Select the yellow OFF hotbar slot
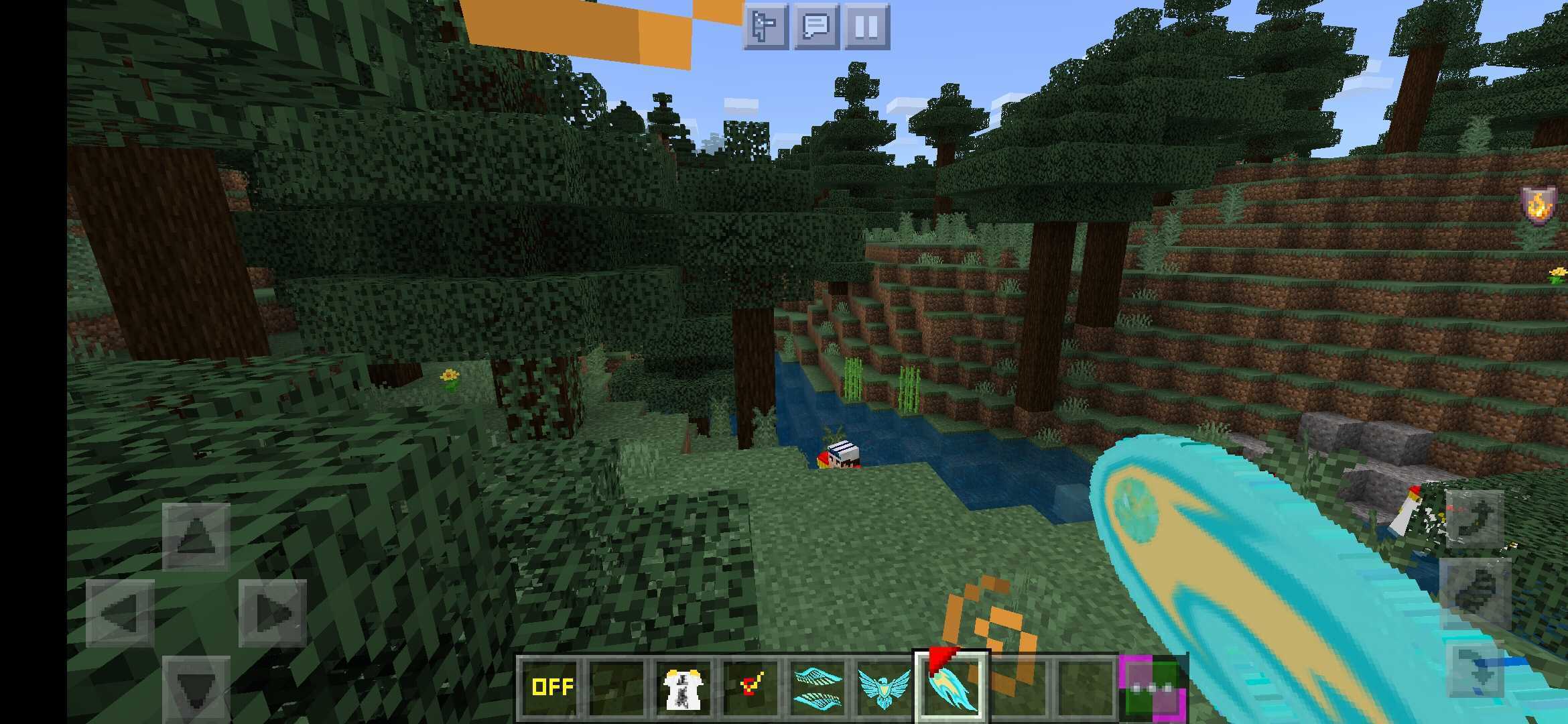 coord(551,688)
